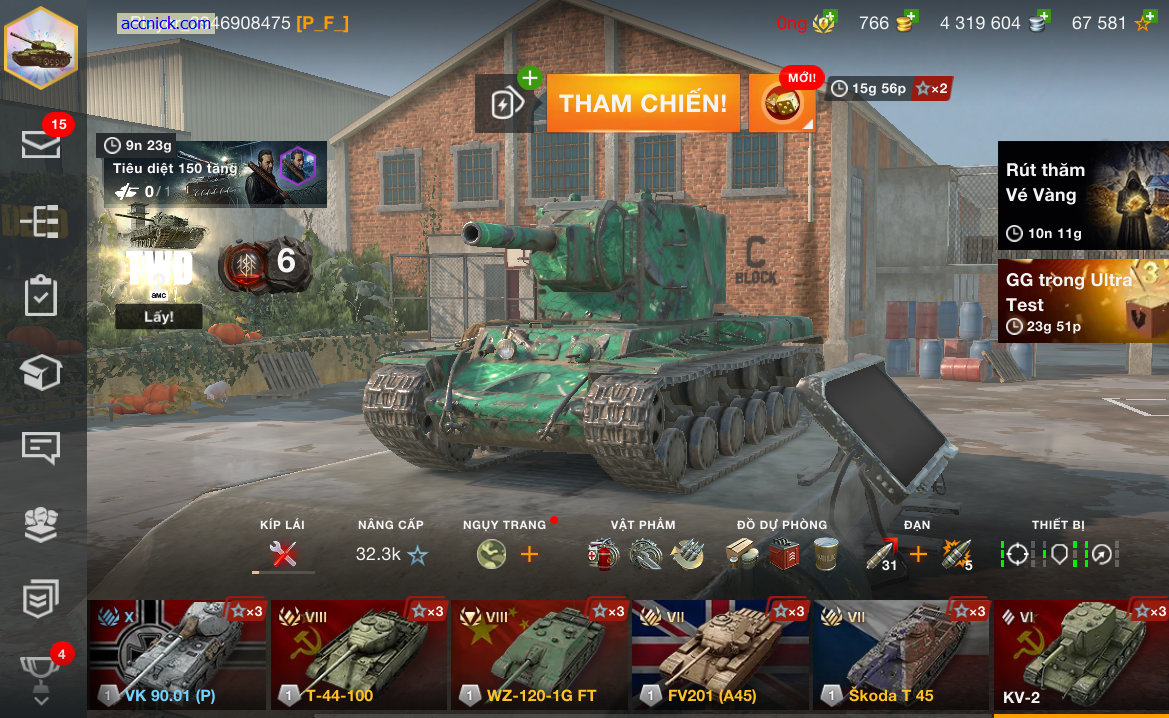Select the Škoda T 45 tank

click(x=900, y=655)
